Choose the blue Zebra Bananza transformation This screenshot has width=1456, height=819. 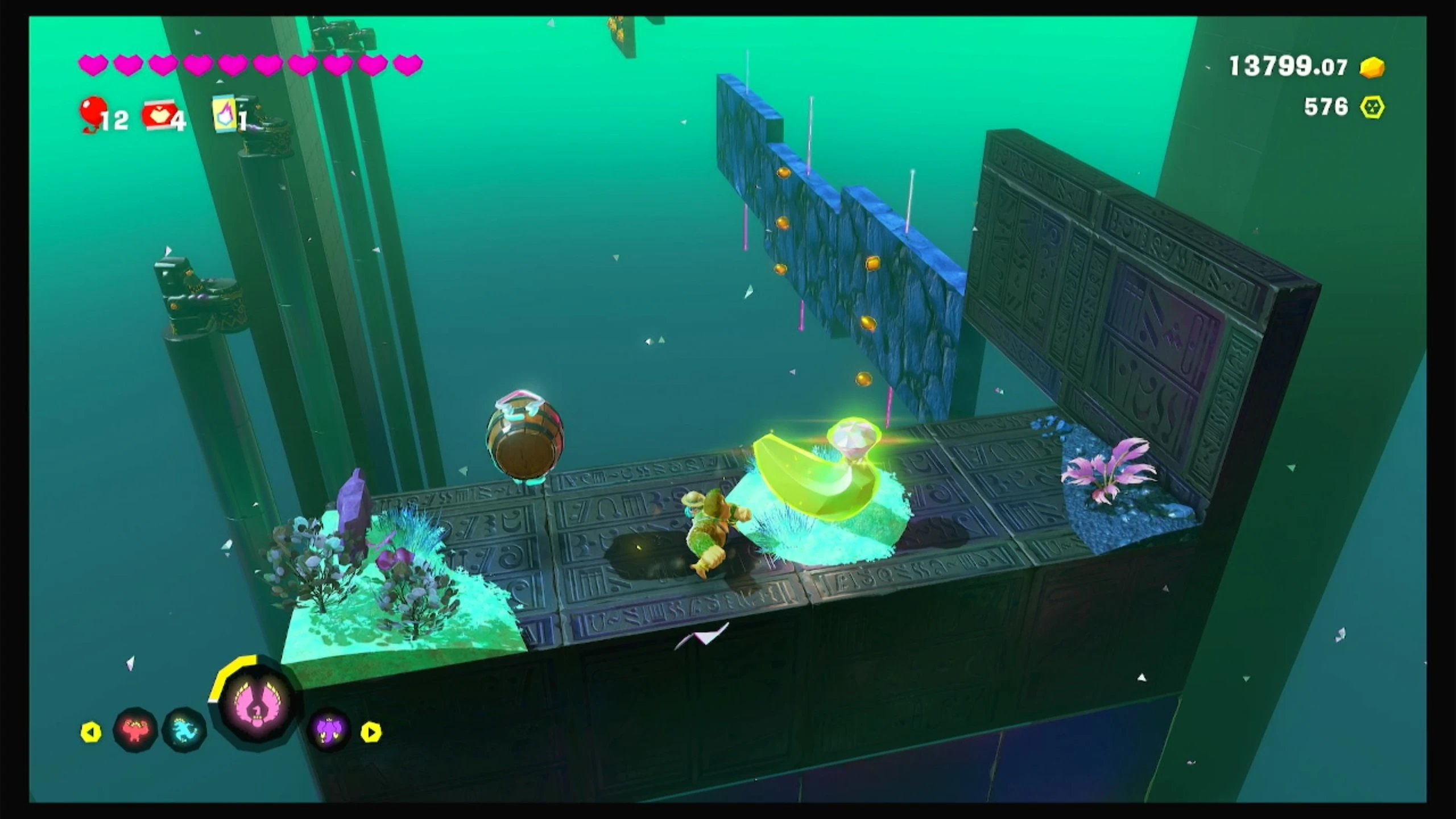pos(185,730)
